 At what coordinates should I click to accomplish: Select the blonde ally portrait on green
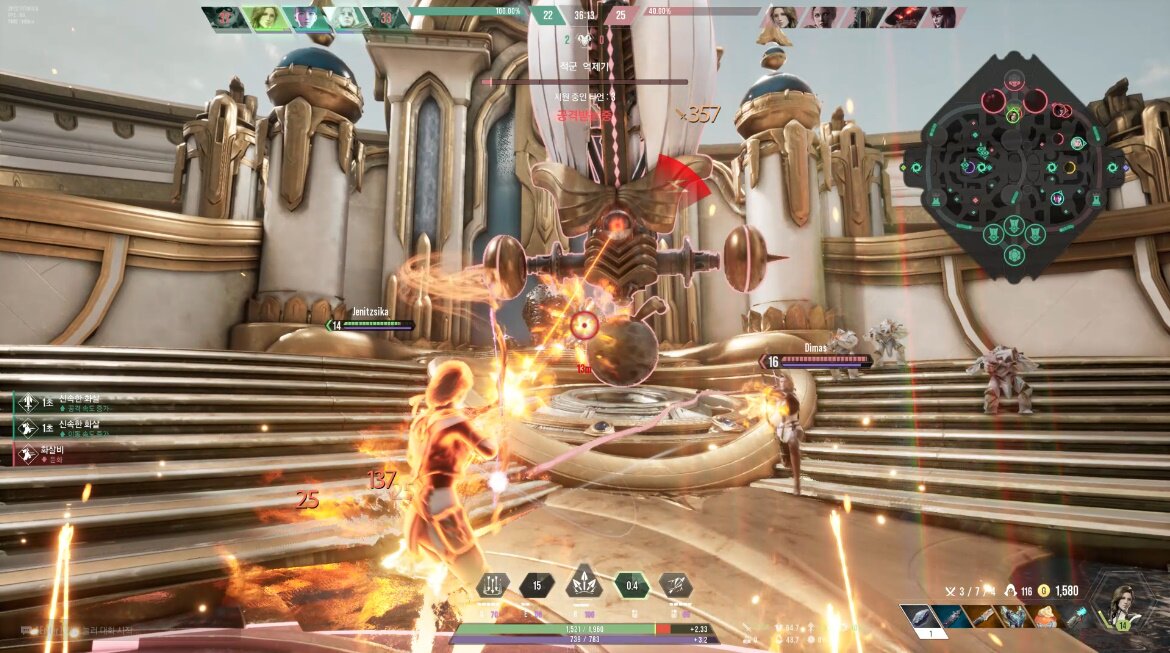click(x=266, y=17)
